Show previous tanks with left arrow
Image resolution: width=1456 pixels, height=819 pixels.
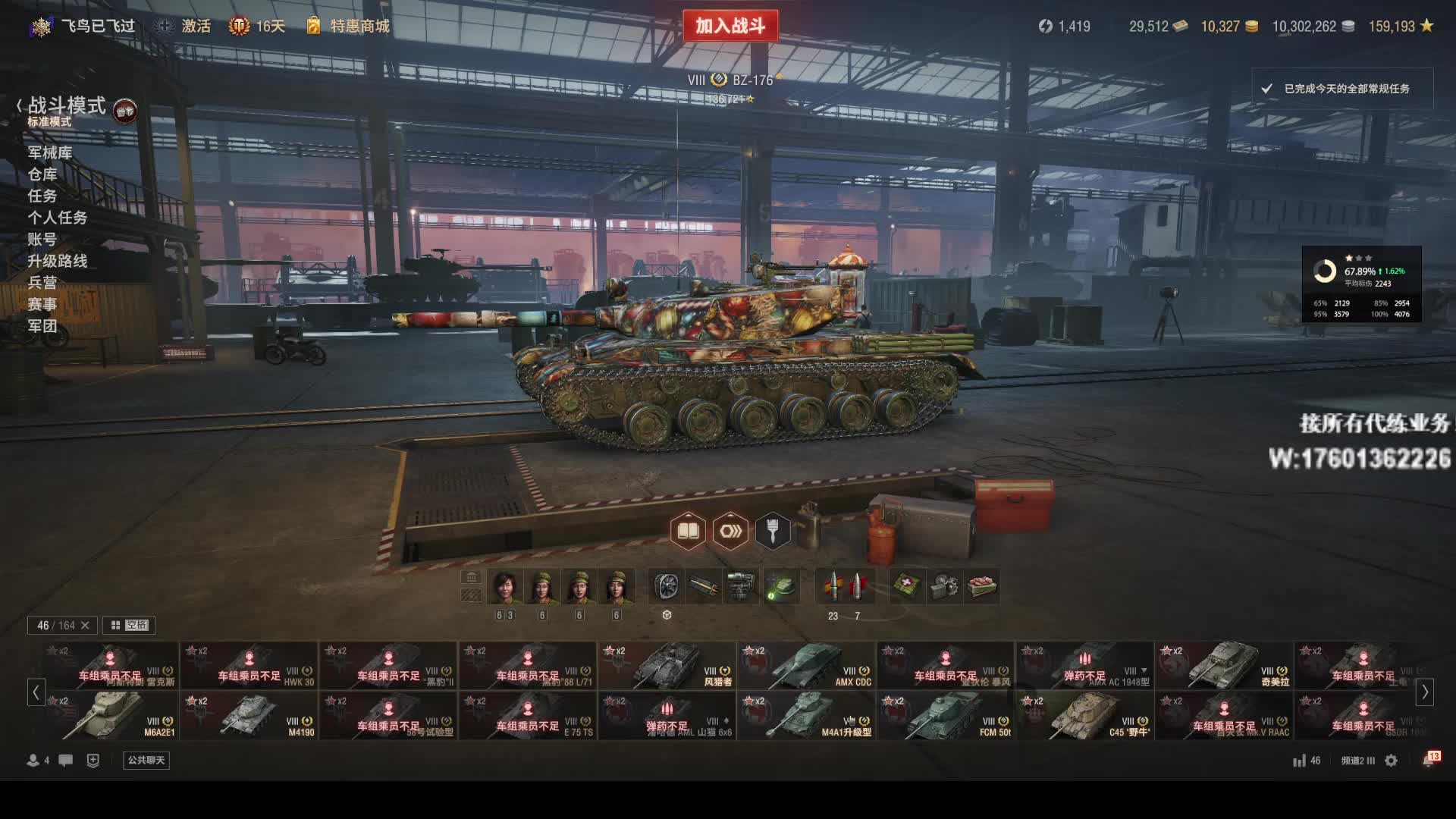36,692
